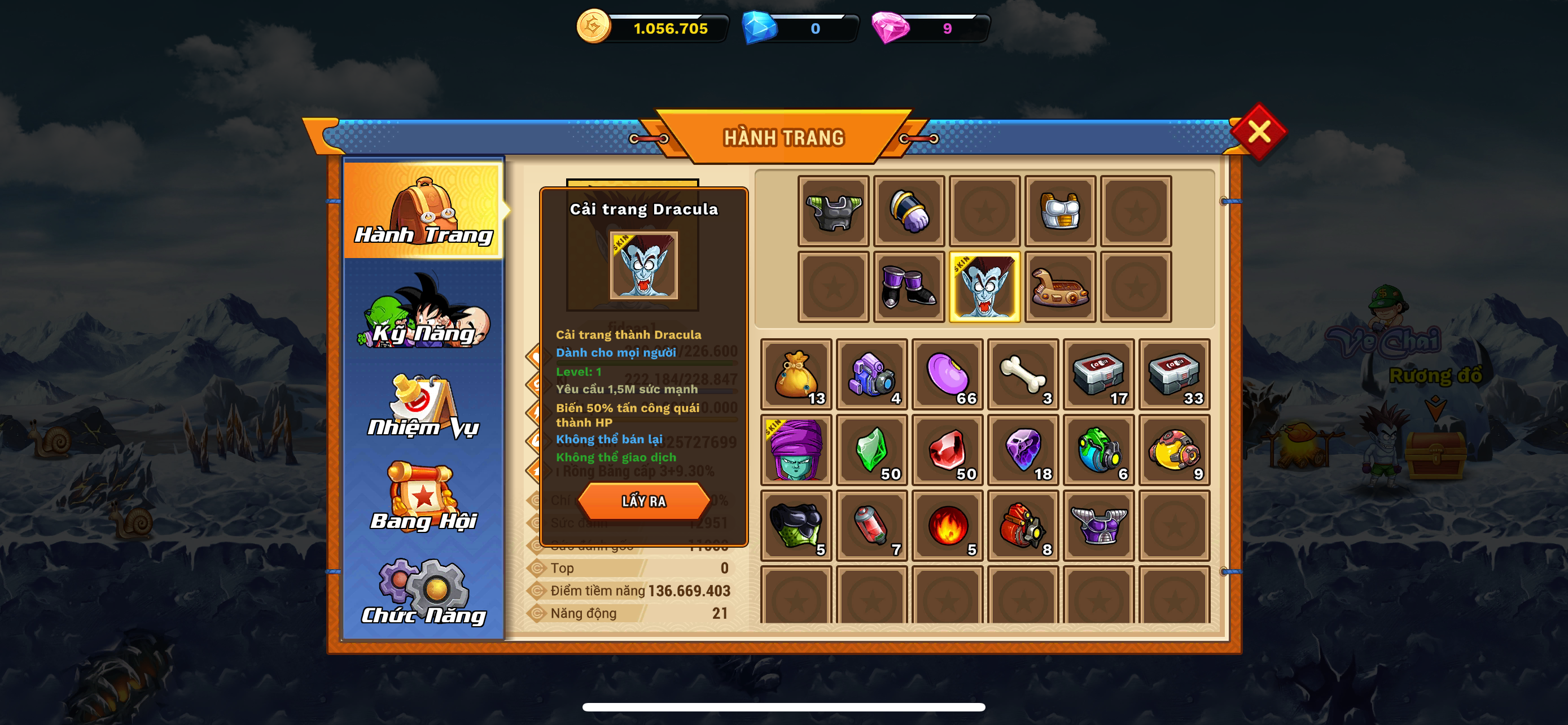Select the equipped Dracula skin slot

coord(984,287)
